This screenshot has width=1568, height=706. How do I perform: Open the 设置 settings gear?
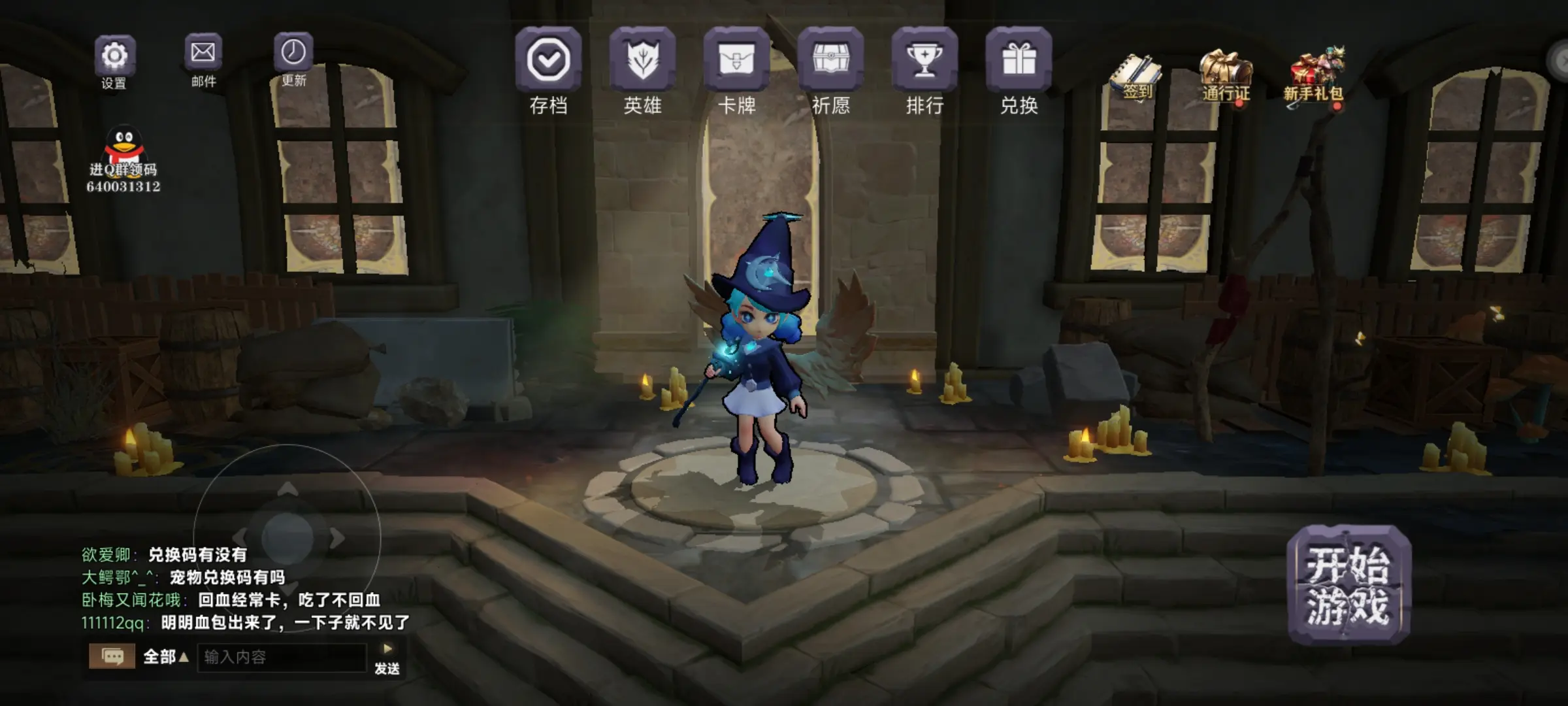click(116, 56)
